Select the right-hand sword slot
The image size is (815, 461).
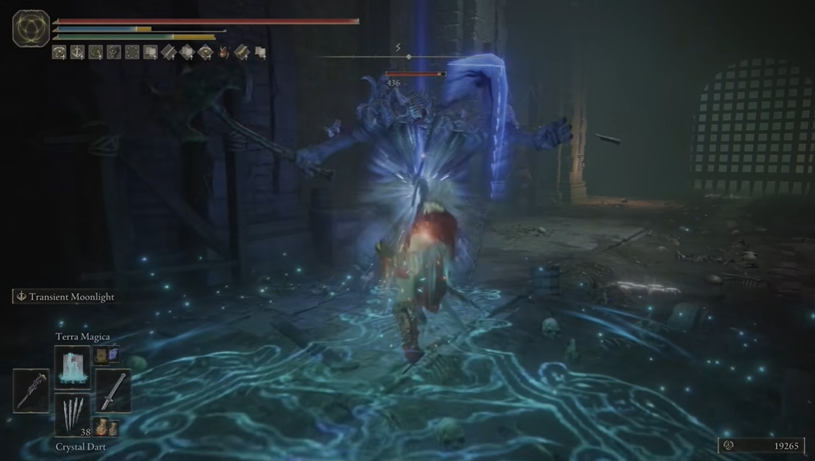(114, 389)
